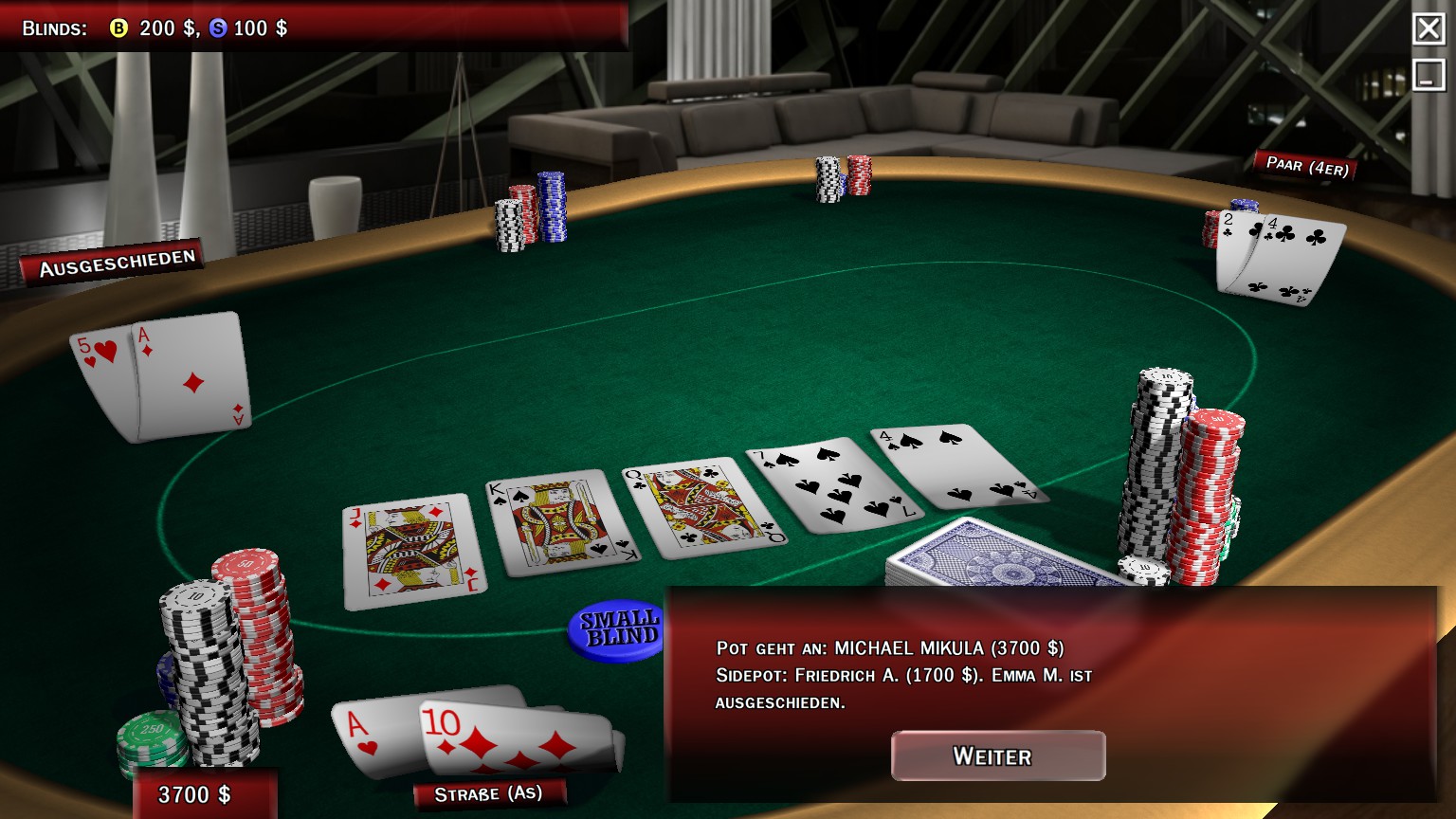
Task: Select the opponent's chip stack near the couch
Action: pos(838,180)
